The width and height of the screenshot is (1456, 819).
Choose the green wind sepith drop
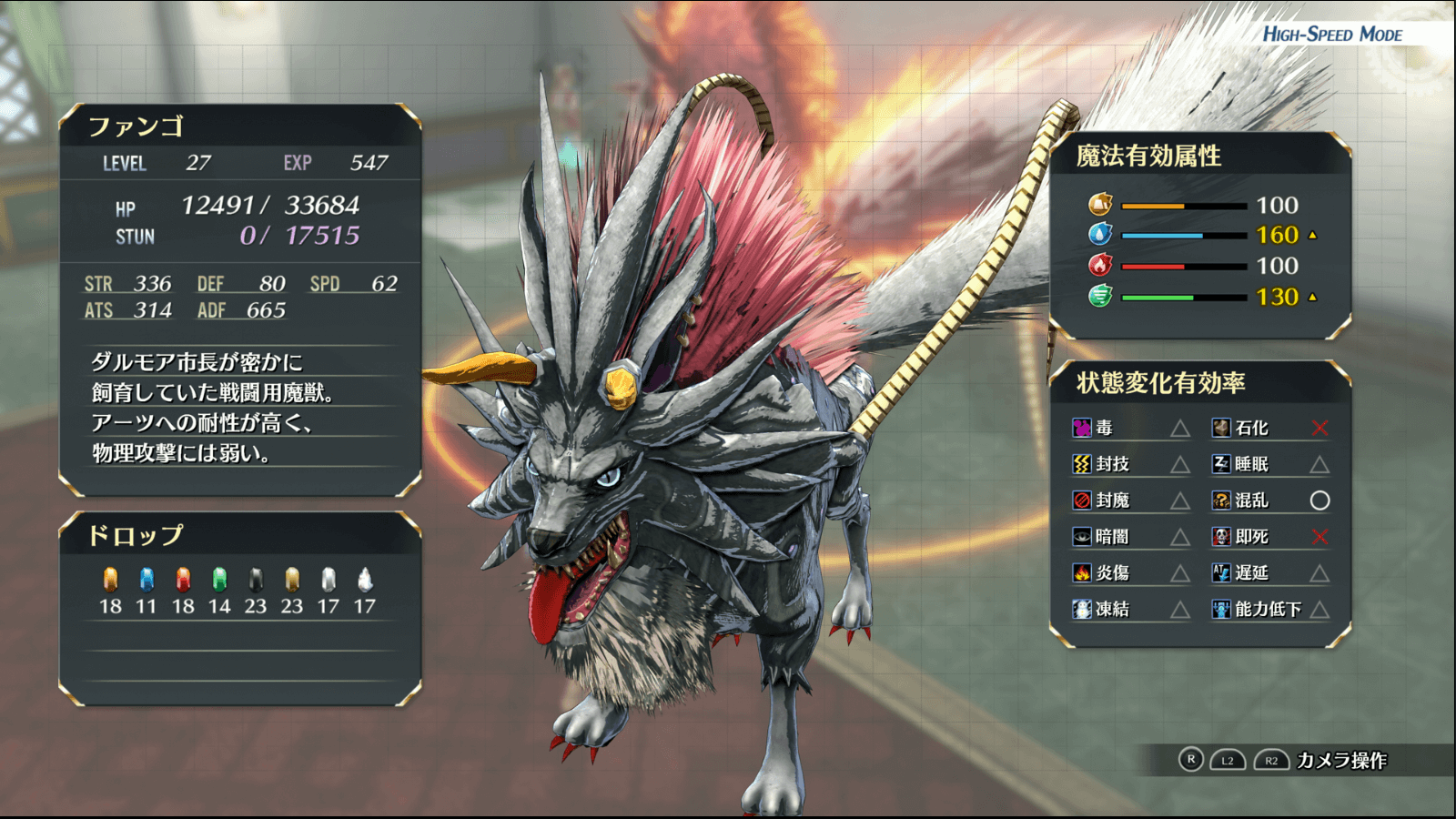[219, 580]
